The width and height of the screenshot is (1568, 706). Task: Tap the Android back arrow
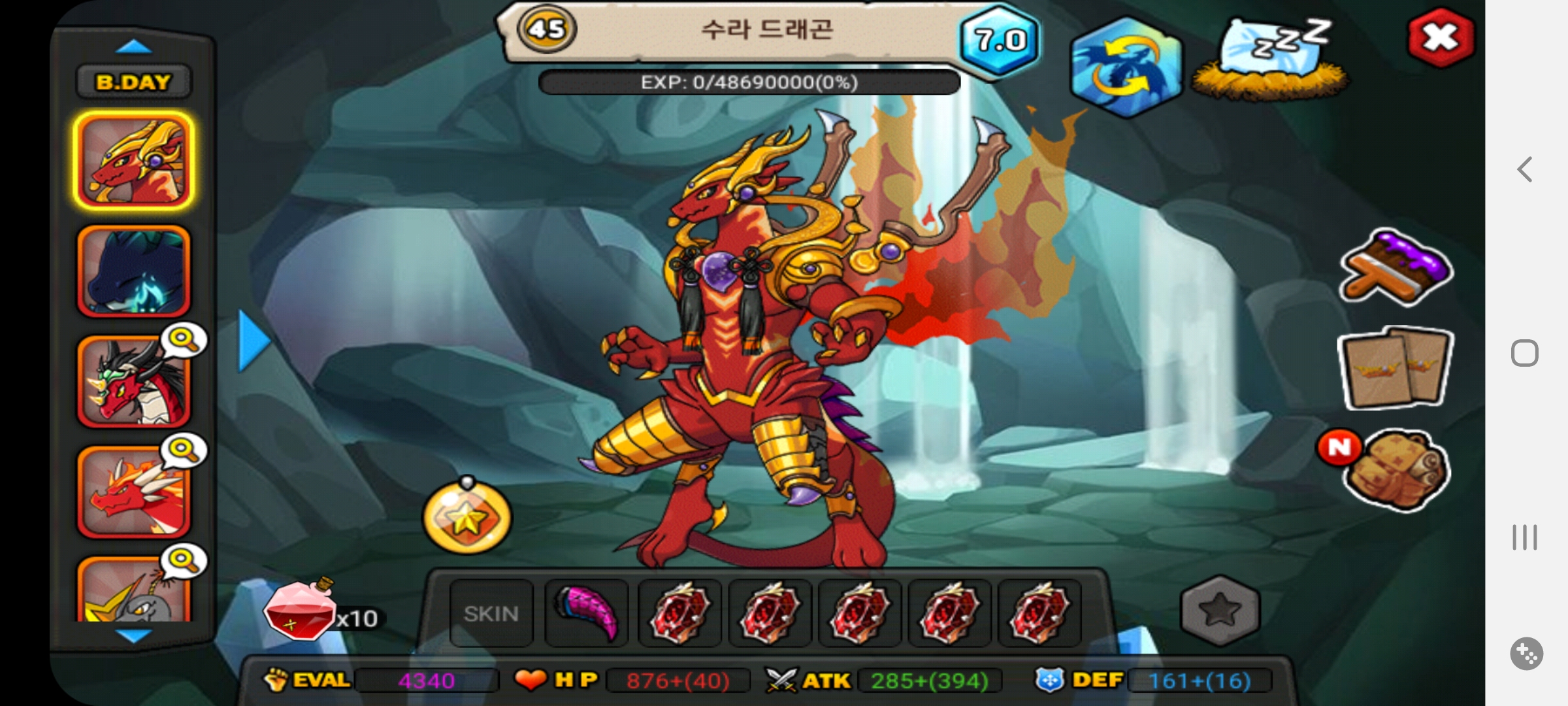click(x=1525, y=169)
